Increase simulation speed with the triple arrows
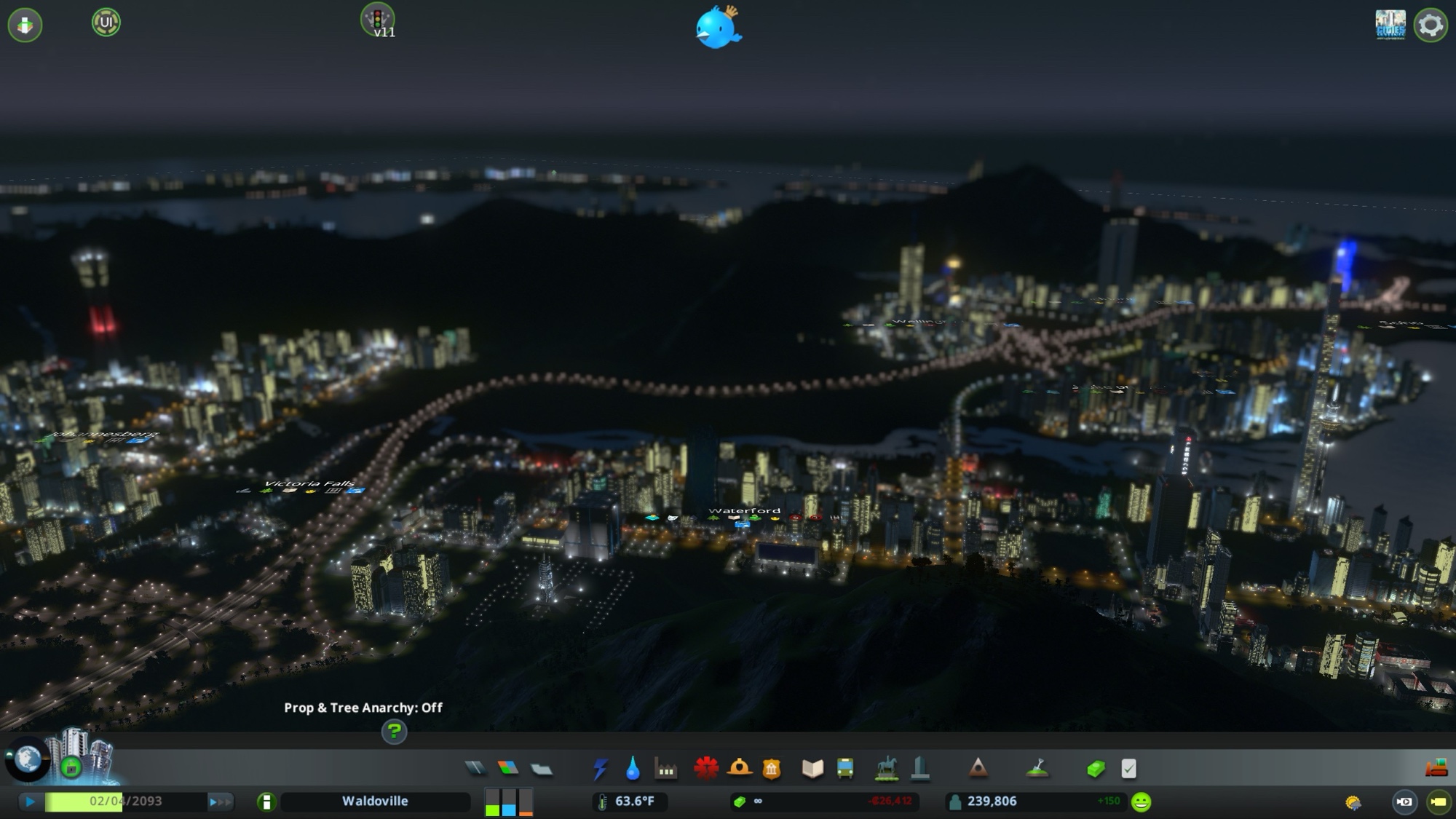Screen dimensions: 1456x819 [220, 802]
